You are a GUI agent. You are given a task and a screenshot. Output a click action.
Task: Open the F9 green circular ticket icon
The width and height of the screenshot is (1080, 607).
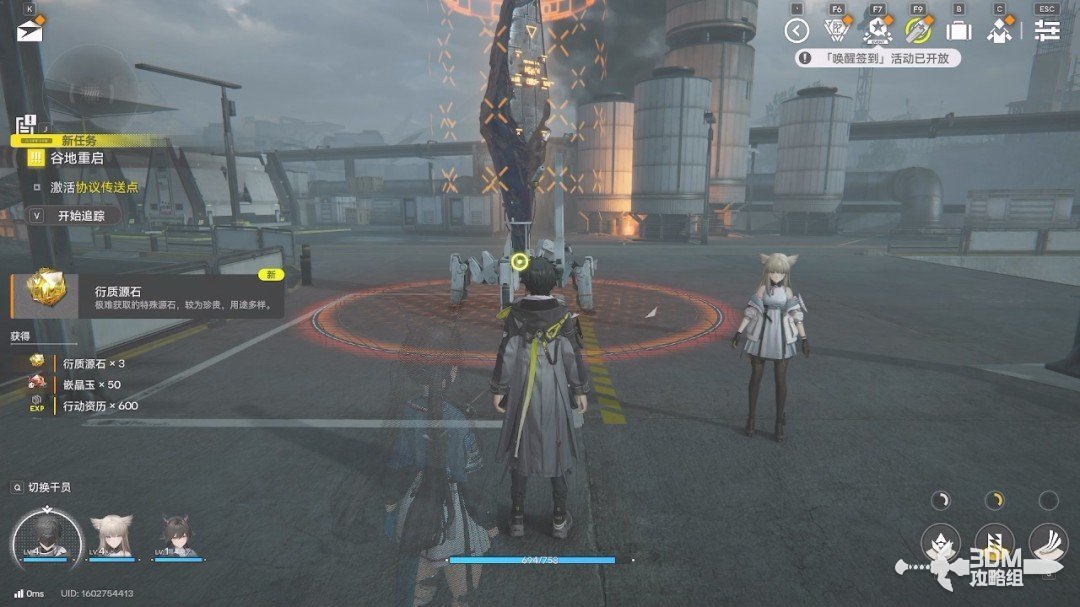(918, 30)
